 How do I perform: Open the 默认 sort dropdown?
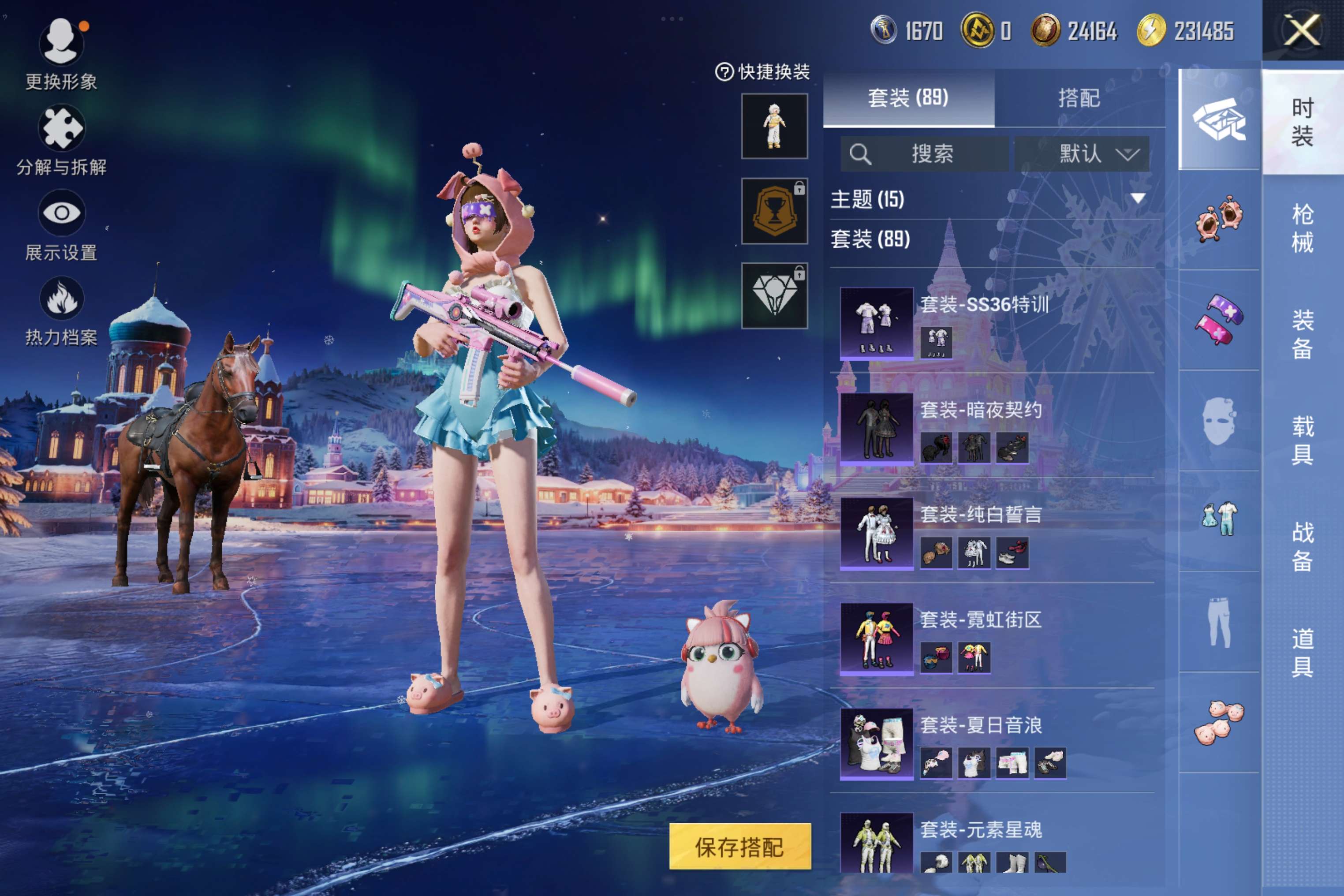(1082, 154)
